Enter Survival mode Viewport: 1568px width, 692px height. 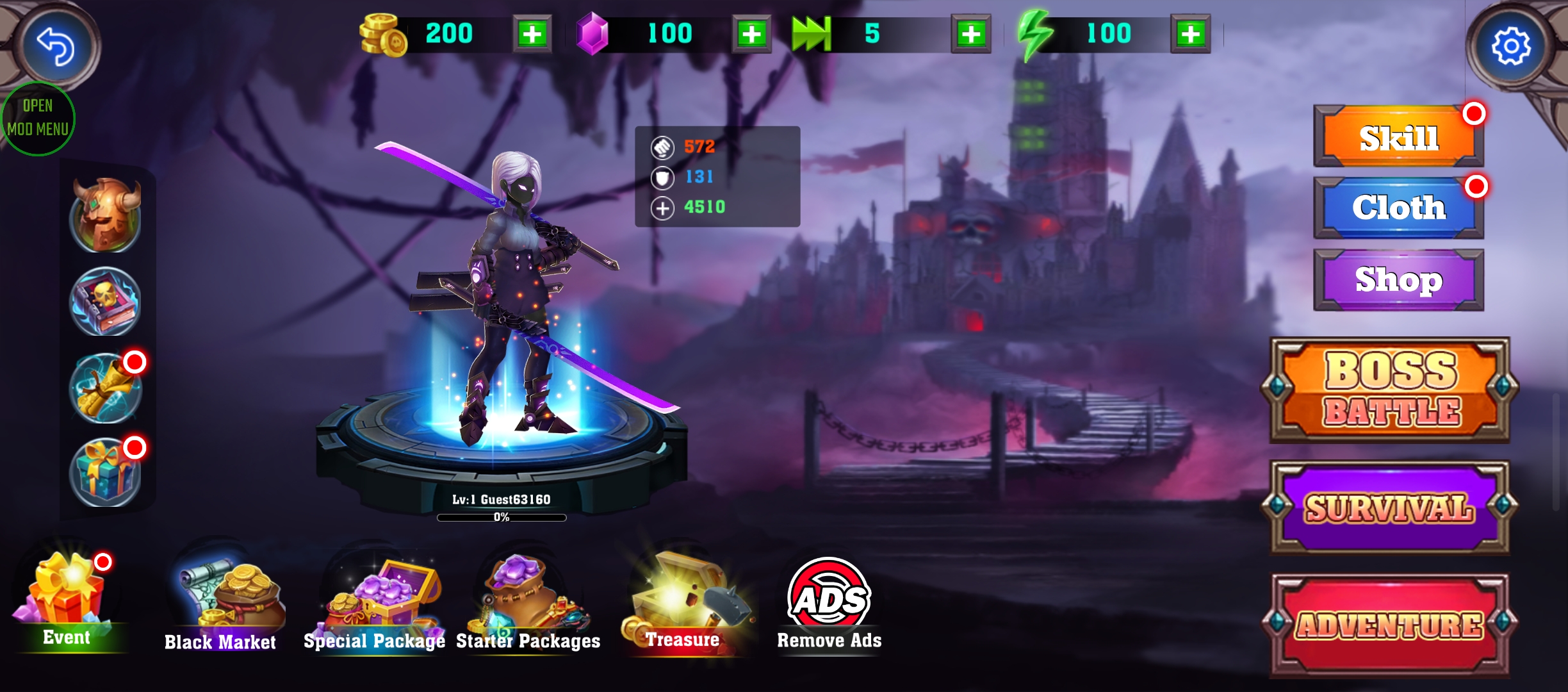click(x=1391, y=507)
